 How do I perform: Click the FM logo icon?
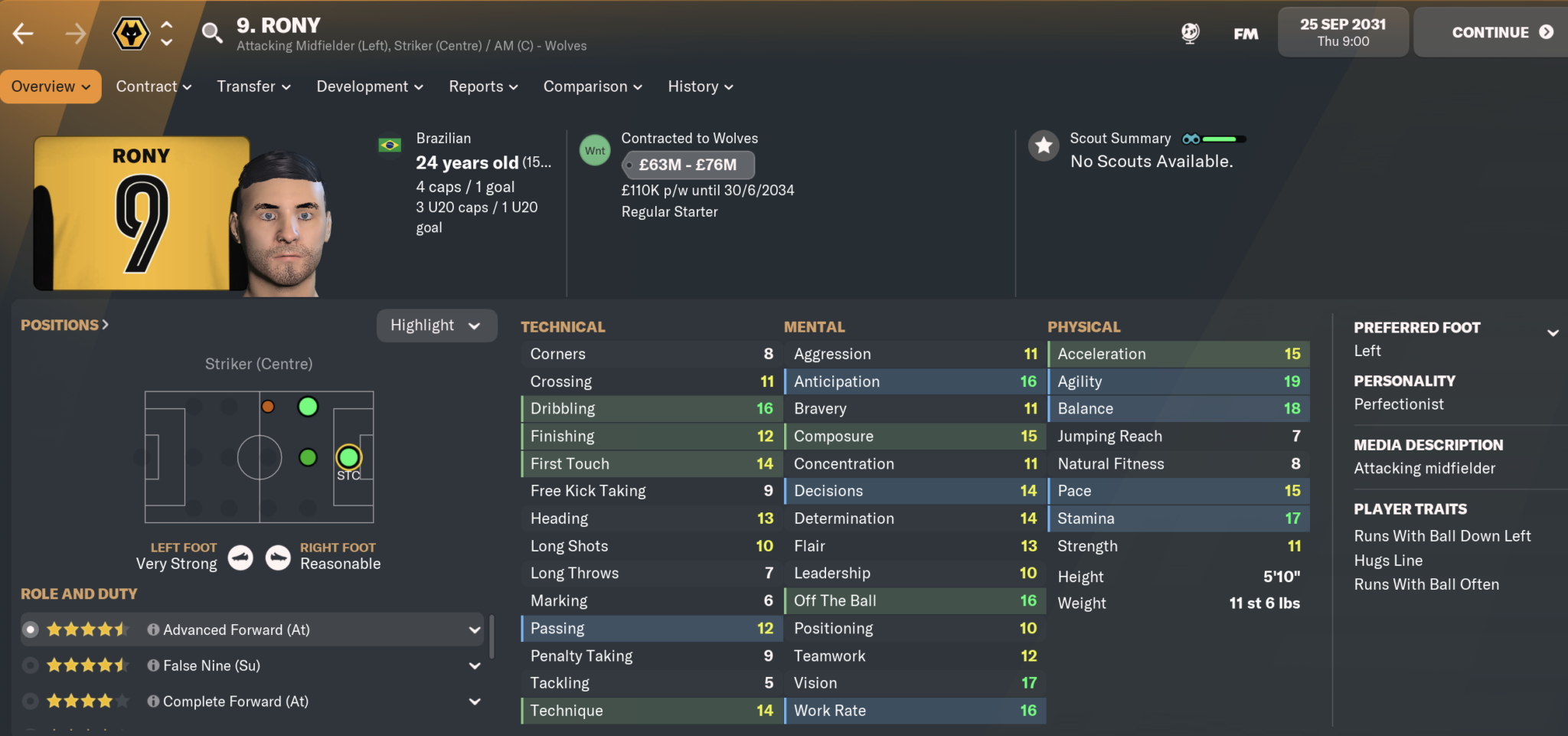tap(1245, 34)
